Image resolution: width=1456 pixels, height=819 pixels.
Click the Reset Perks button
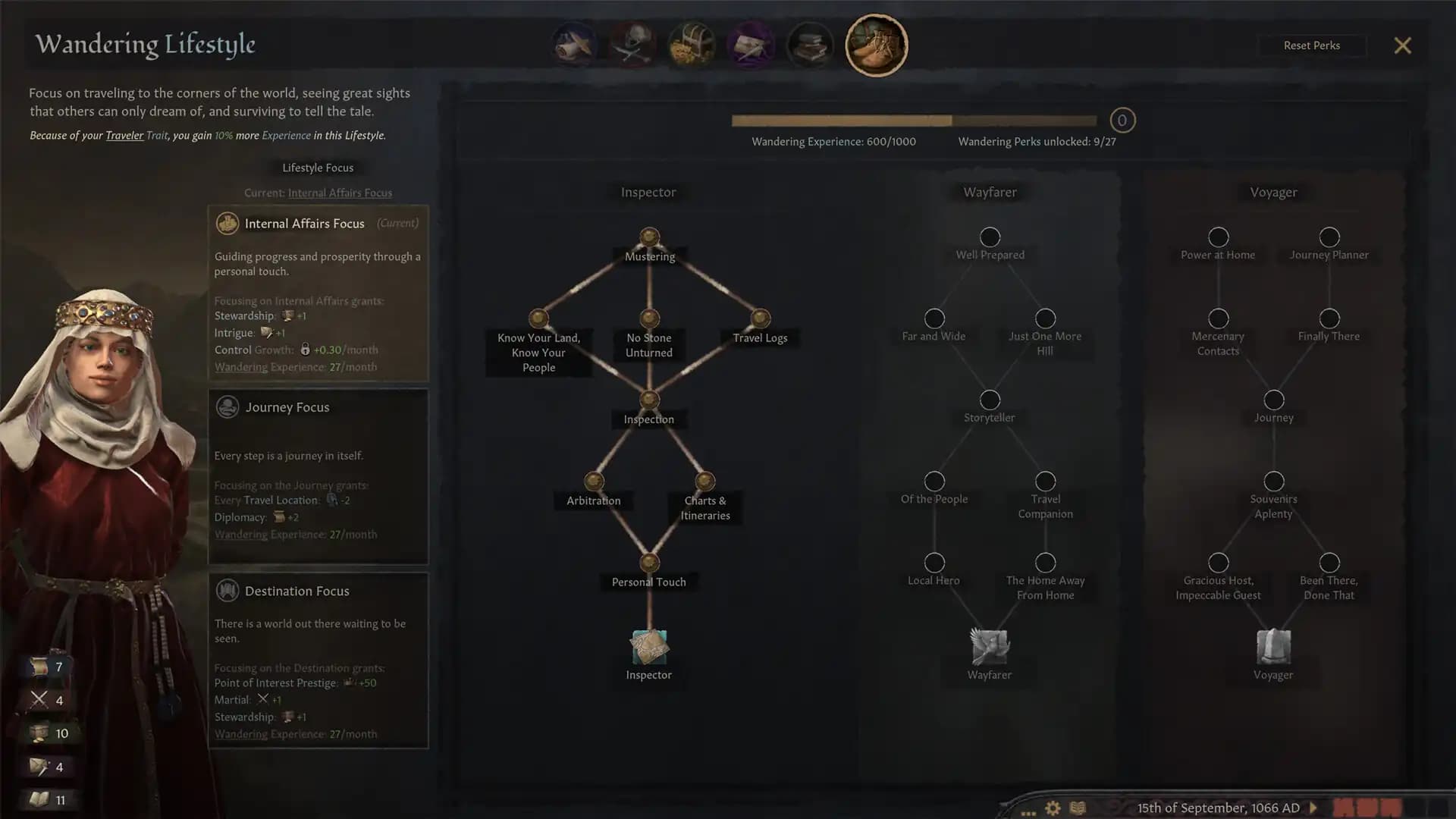1312,45
